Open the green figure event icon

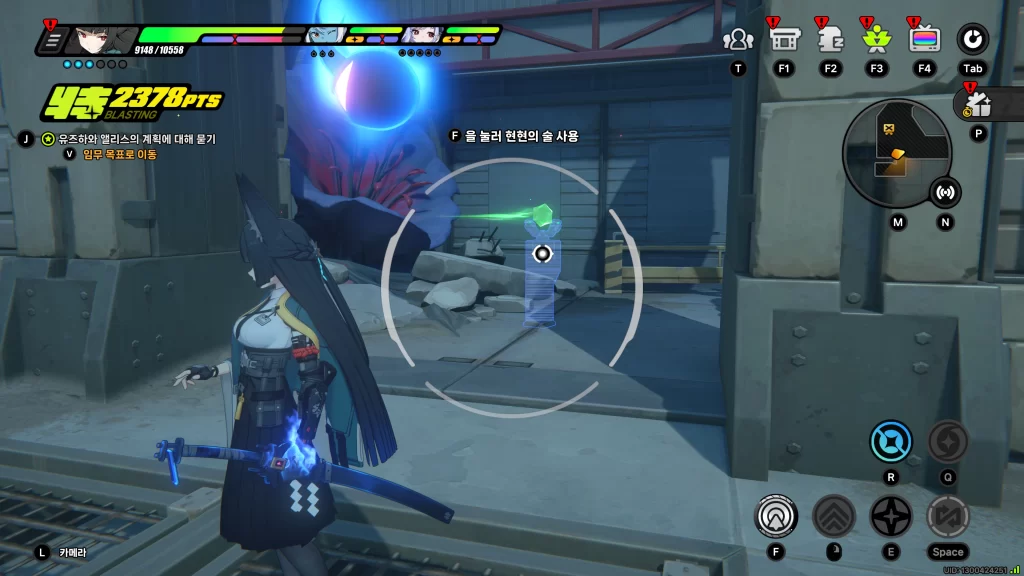(876, 40)
